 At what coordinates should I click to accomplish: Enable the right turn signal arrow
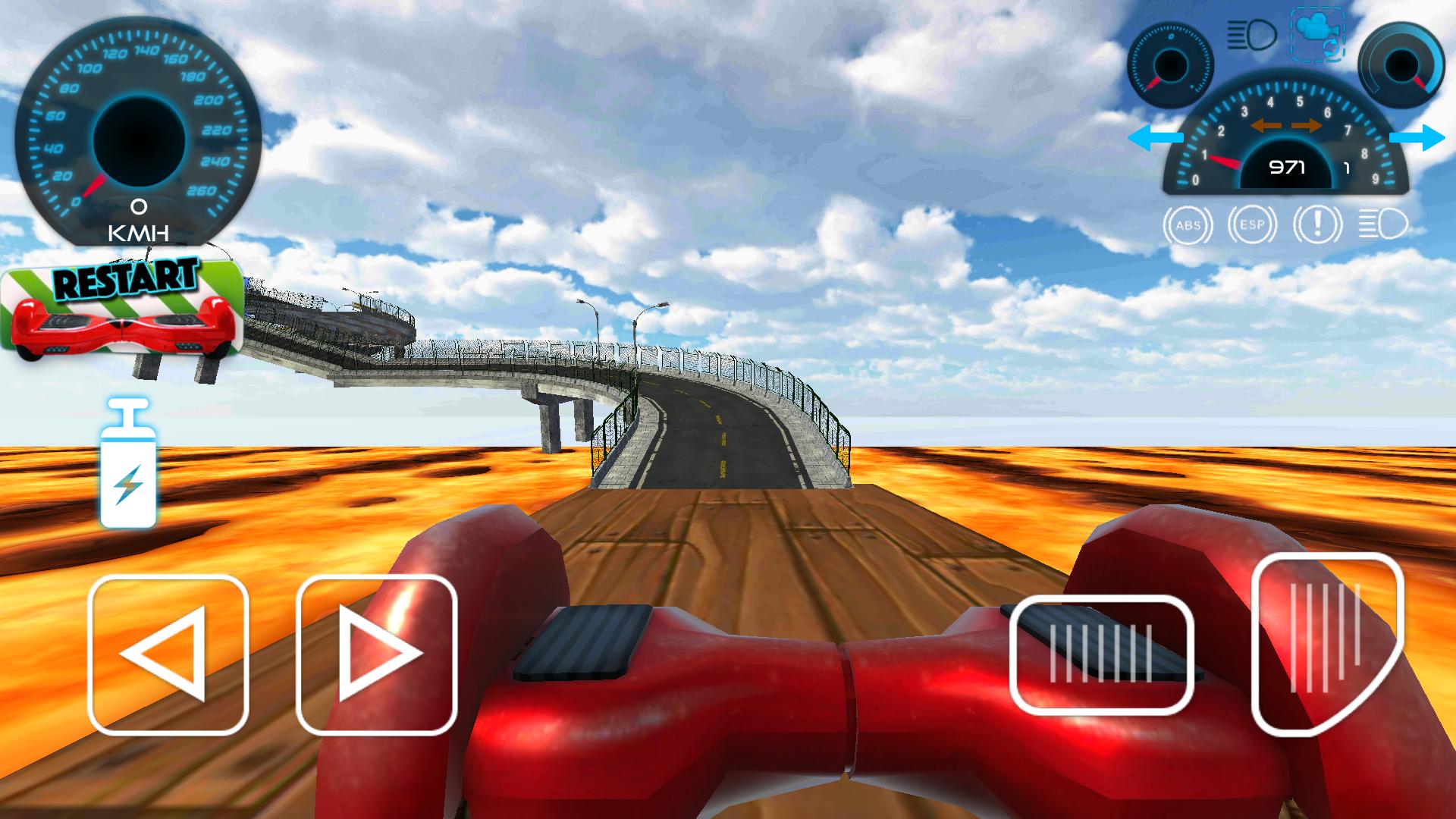click(x=1418, y=138)
